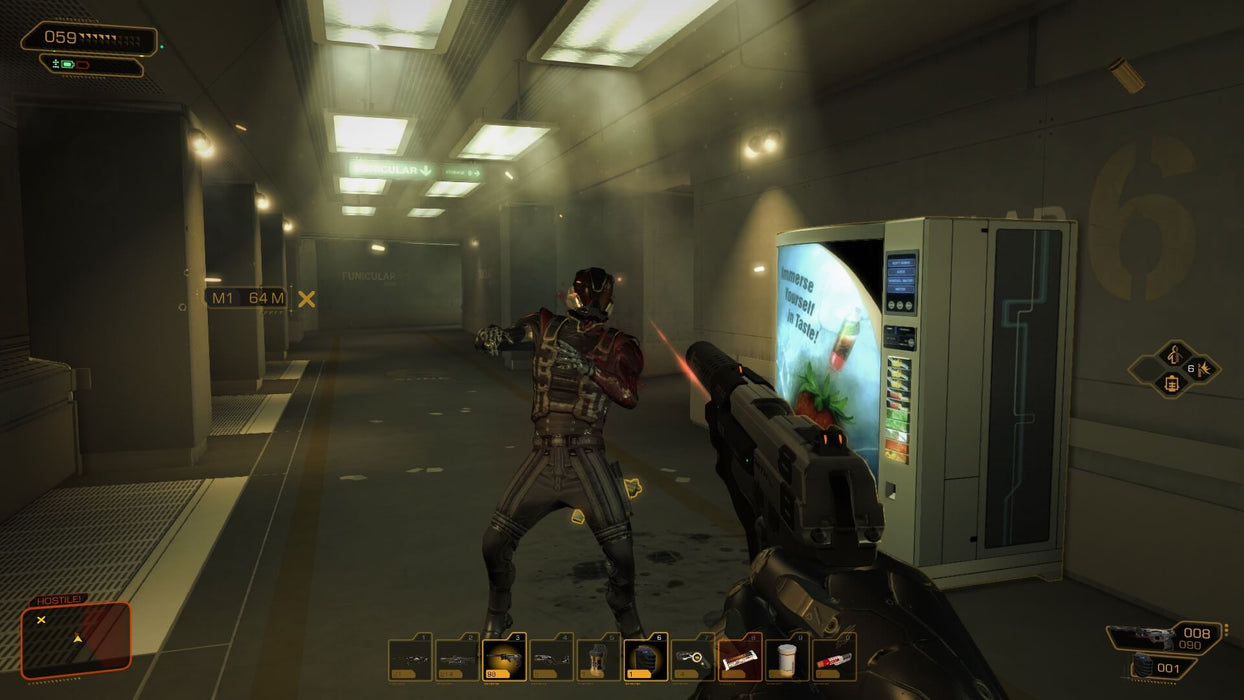This screenshot has width=1244, height=700.
Task: Use the white pill jar in slot 9
Action: 786,658
